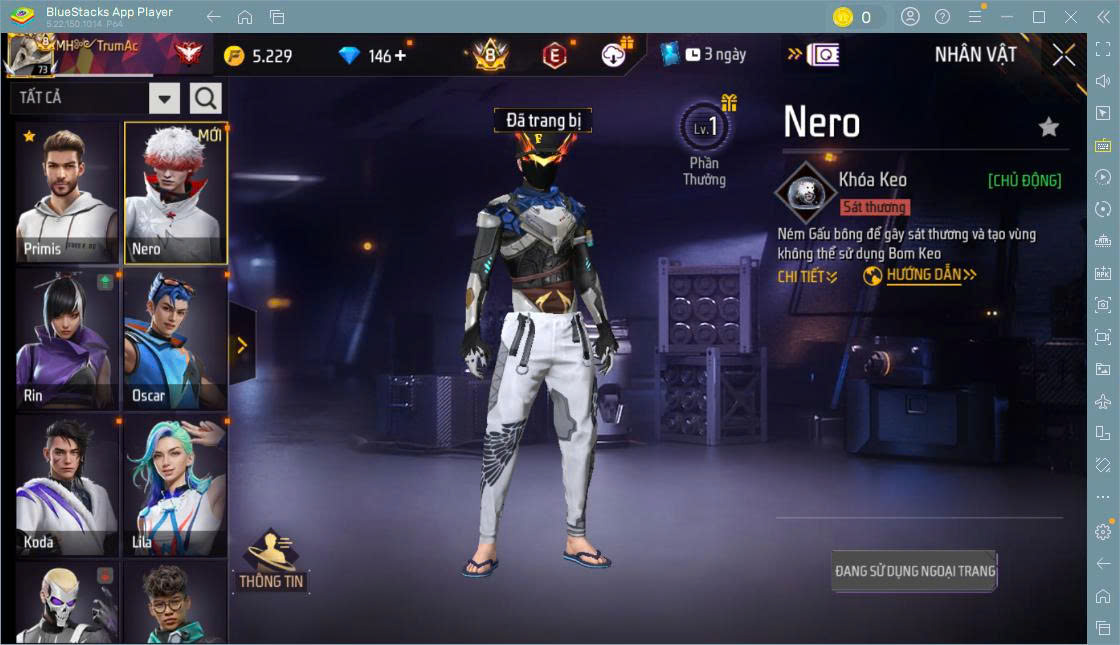Pick the Koda character card
This screenshot has width=1120, height=645.
[x=67, y=485]
